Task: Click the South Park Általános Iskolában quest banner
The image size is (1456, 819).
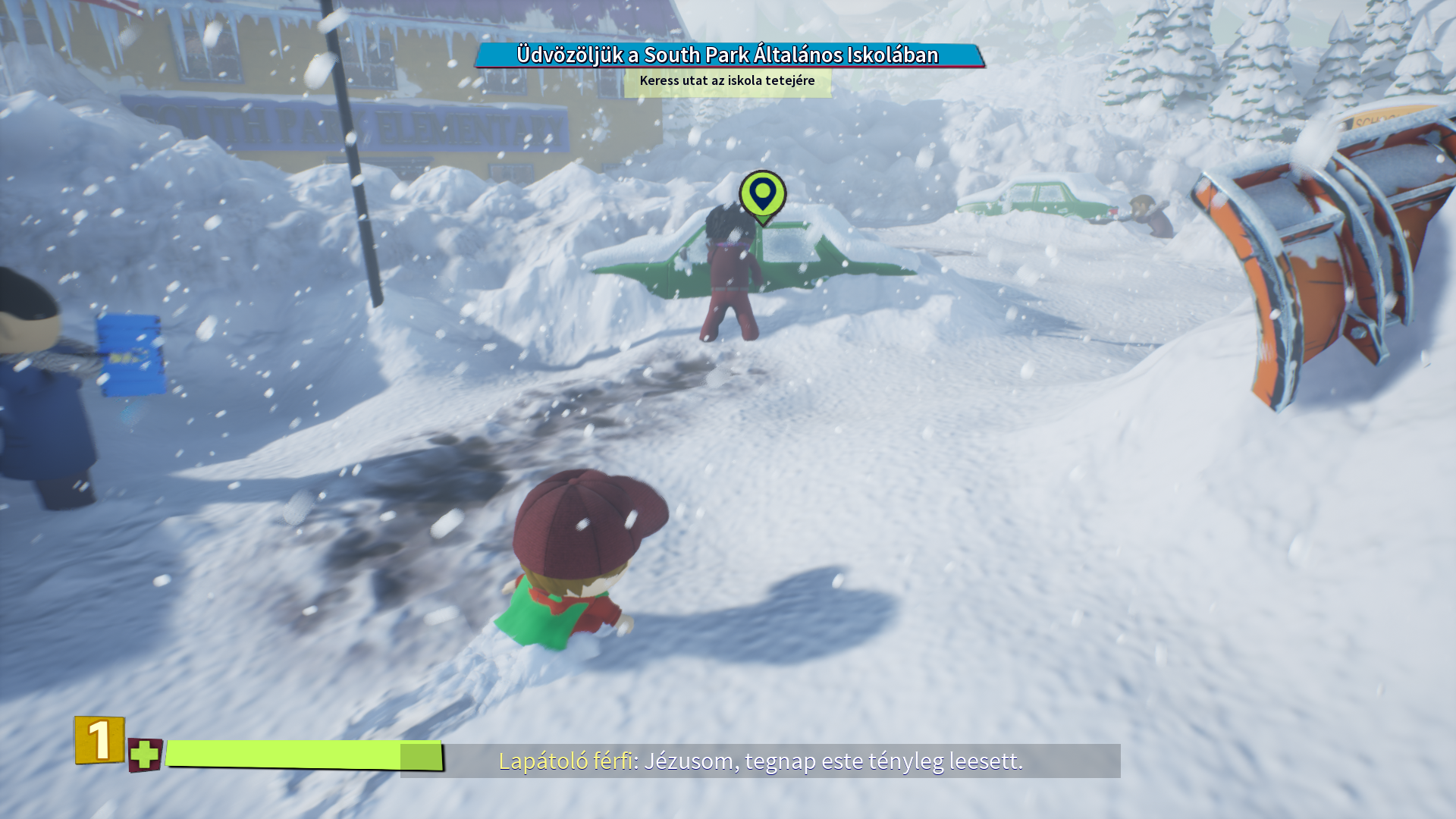Action: pos(728,55)
